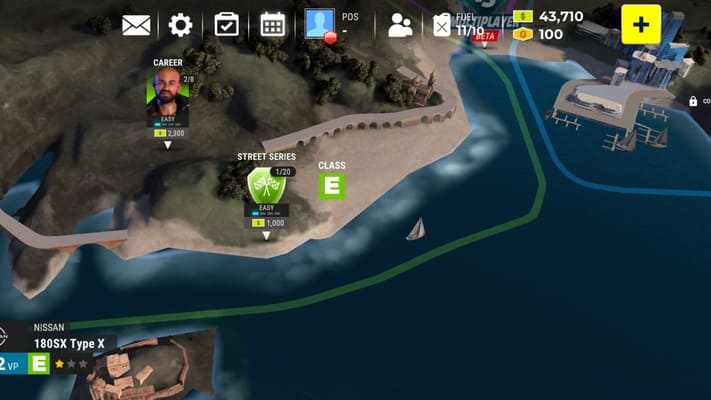Tap the fuel gauge refill icon

[x=442, y=26]
